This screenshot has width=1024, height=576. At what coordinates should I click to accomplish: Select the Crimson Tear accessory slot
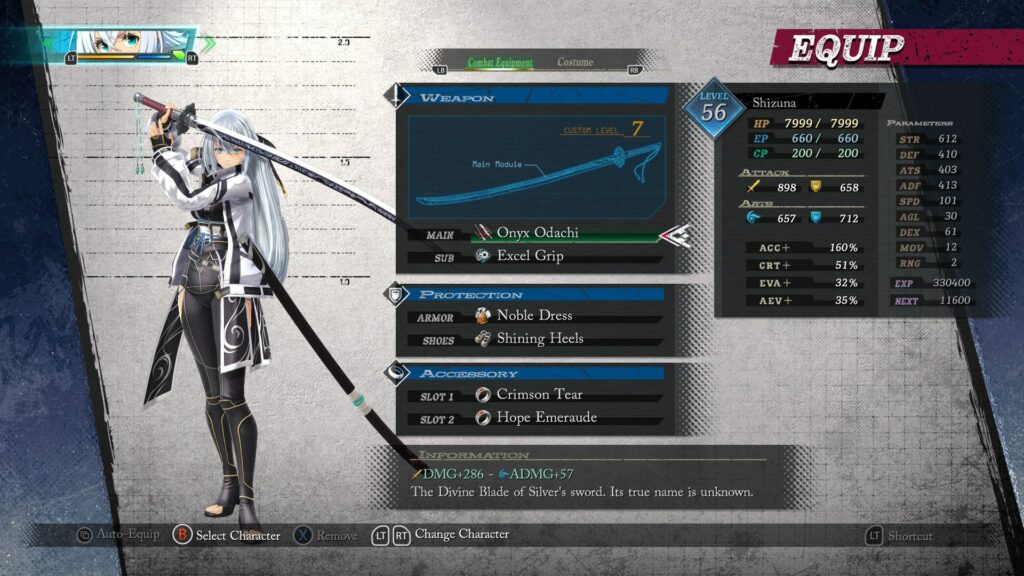coord(539,394)
